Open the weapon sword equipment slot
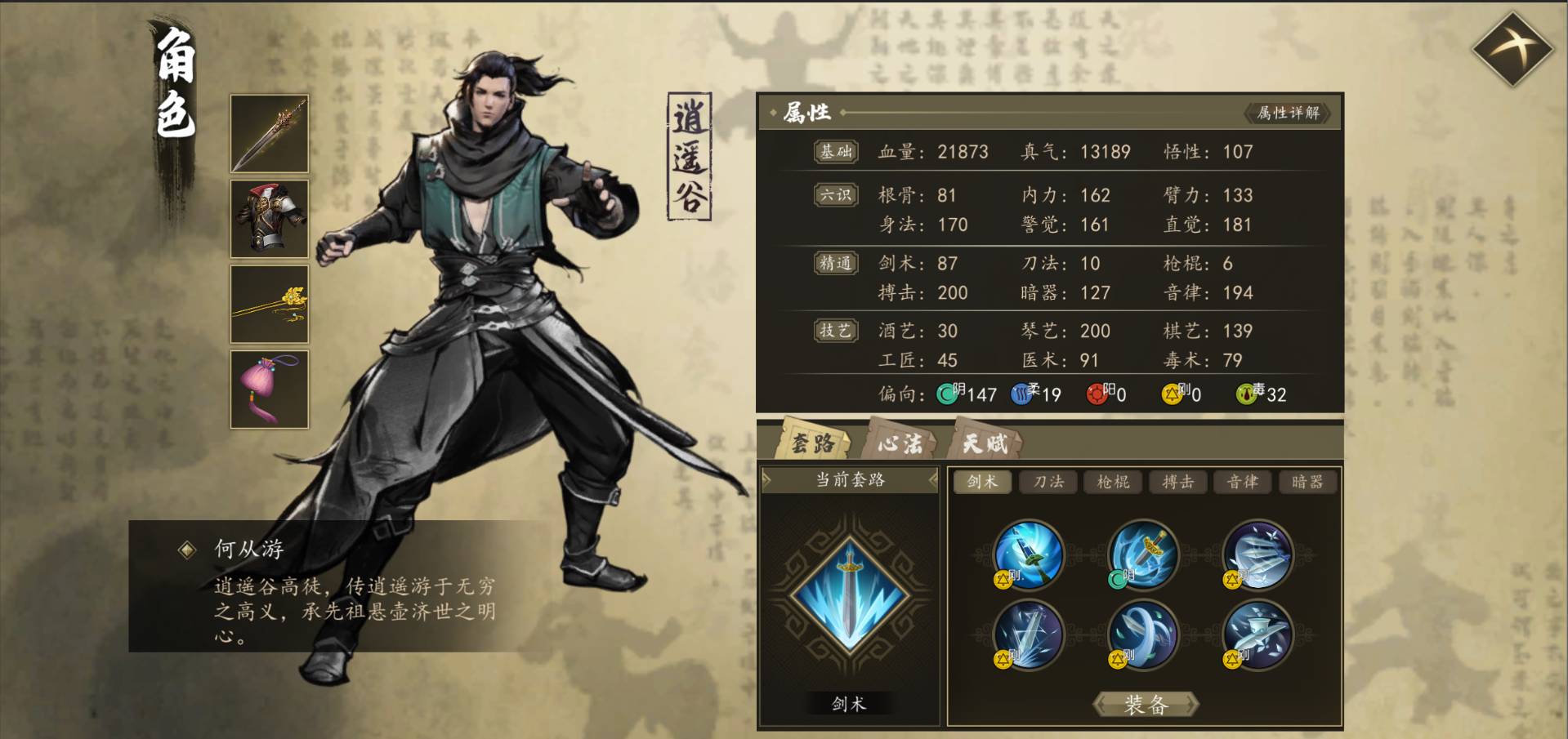This screenshot has height=739, width=1568. coord(270,132)
